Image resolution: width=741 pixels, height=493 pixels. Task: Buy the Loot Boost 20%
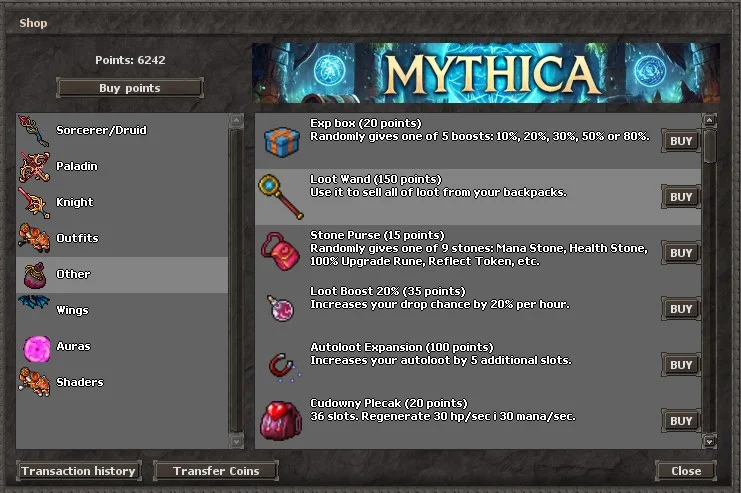point(681,309)
